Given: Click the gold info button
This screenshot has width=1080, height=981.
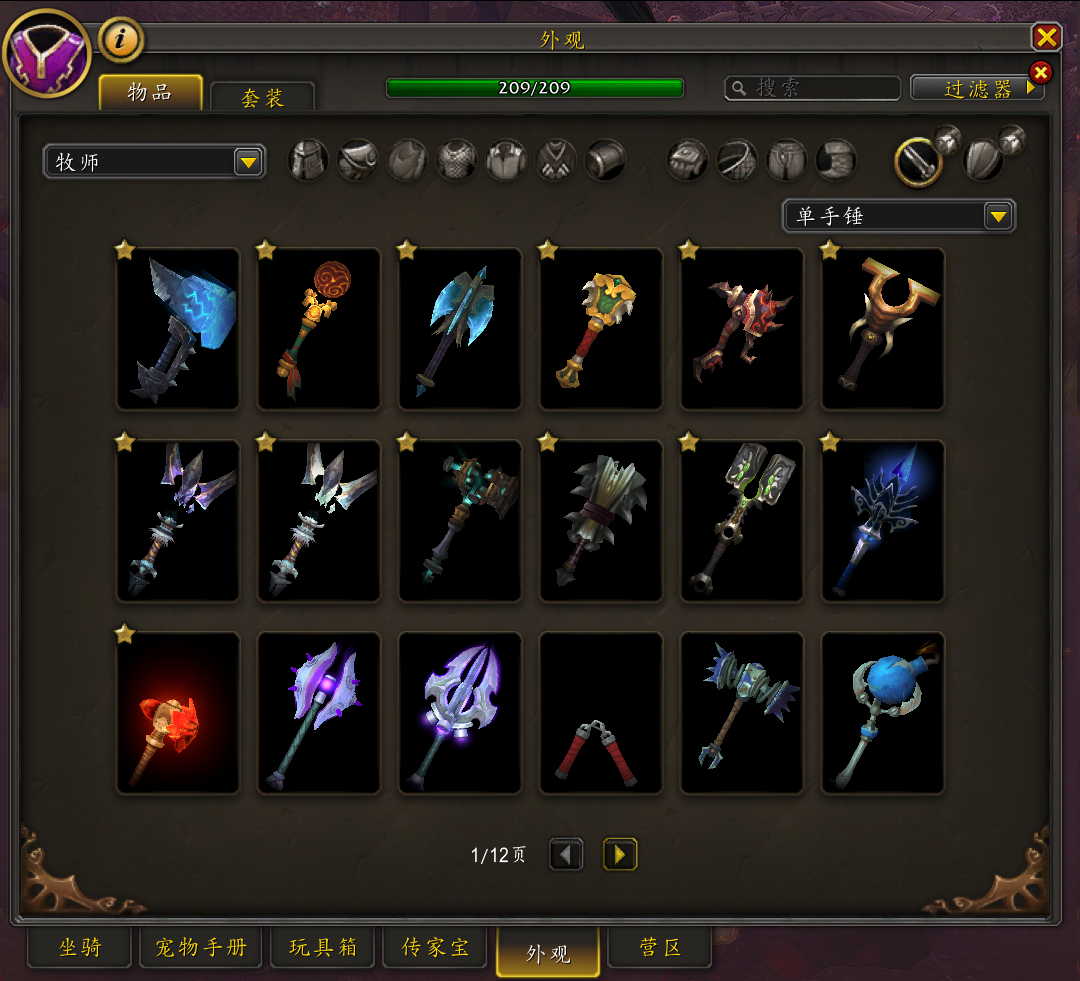Looking at the screenshot, I should (121, 40).
